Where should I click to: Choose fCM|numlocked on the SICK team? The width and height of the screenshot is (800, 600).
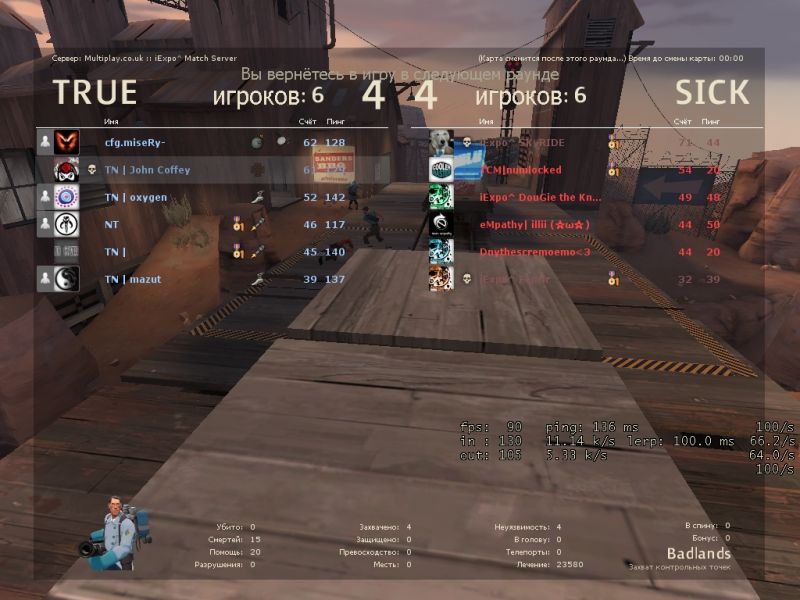pos(520,170)
